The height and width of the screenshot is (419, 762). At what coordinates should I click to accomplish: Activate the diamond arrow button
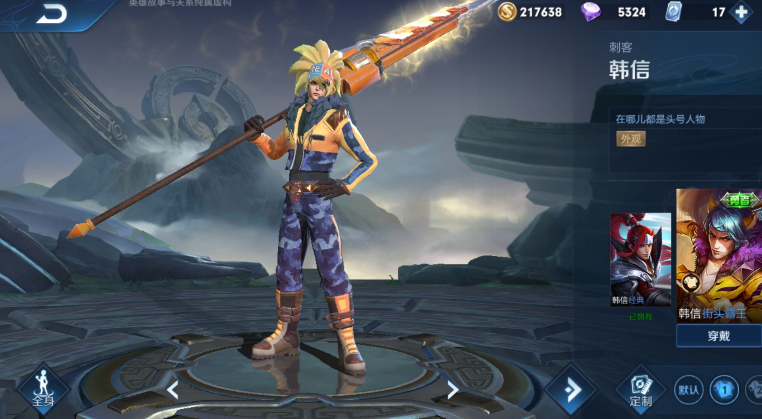coord(573,388)
